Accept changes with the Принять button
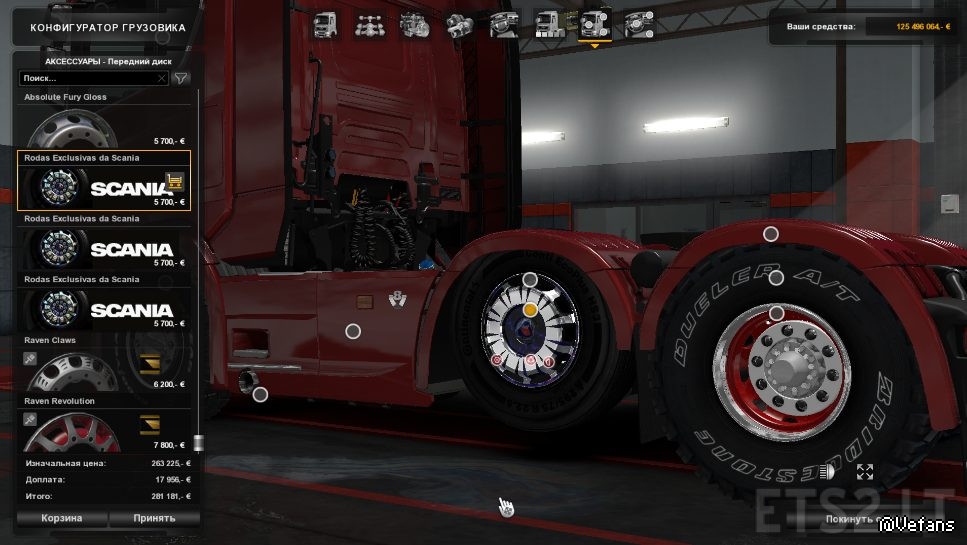The width and height of the screenshot is (967, 545). click(x=154, y=518)
